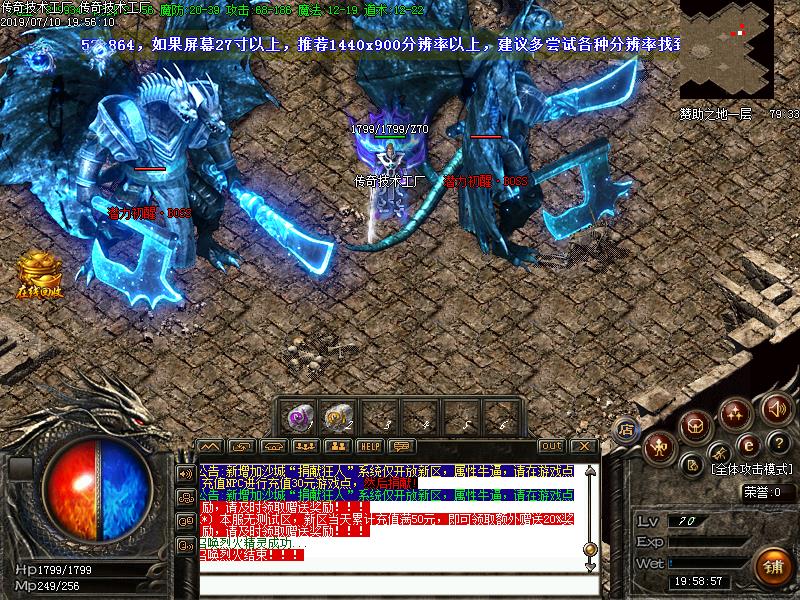Viewport: 800px width, 600px height.
Task: Open the 店 shop button
Action: (627, 428)
